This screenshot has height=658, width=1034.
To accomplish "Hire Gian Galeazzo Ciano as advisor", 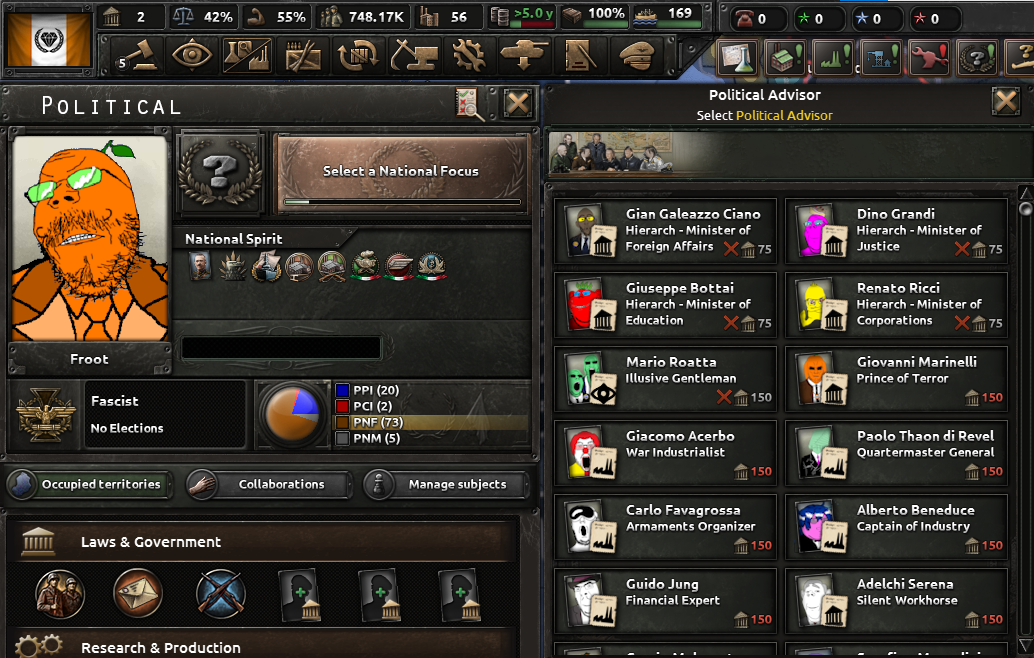I will 666,231.
